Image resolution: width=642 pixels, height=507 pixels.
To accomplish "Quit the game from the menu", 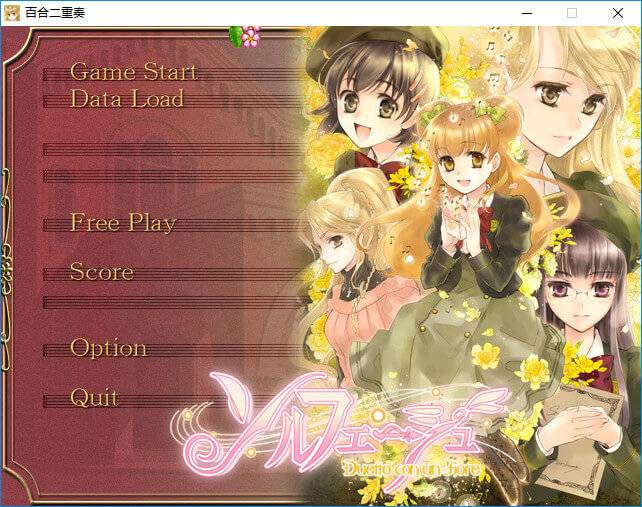I will (94, 398).
